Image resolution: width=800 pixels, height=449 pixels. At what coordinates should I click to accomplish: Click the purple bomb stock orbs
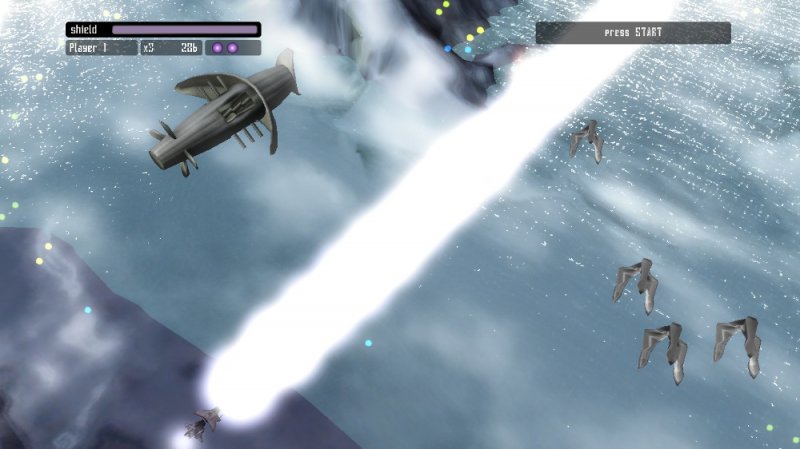tap(225, 47)
